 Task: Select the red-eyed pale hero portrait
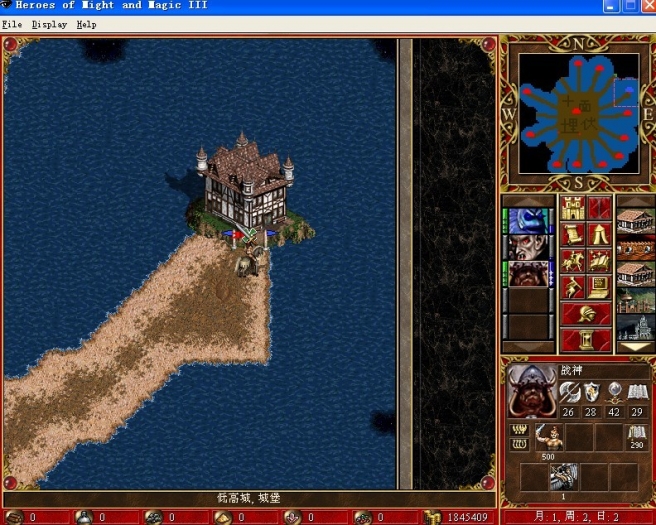(527, 247)
